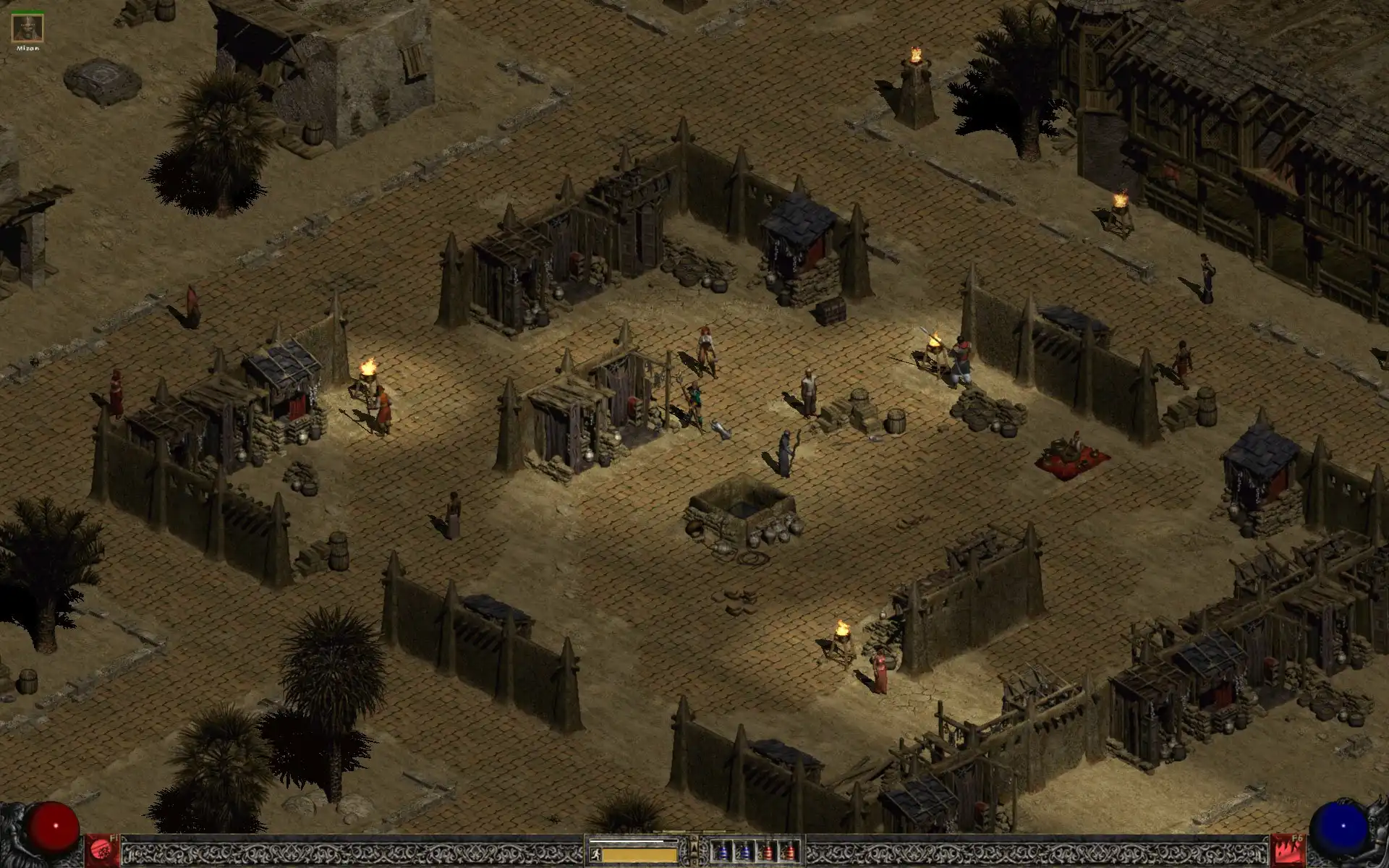Use the healing potion in belt slot 3

point(768,851)
